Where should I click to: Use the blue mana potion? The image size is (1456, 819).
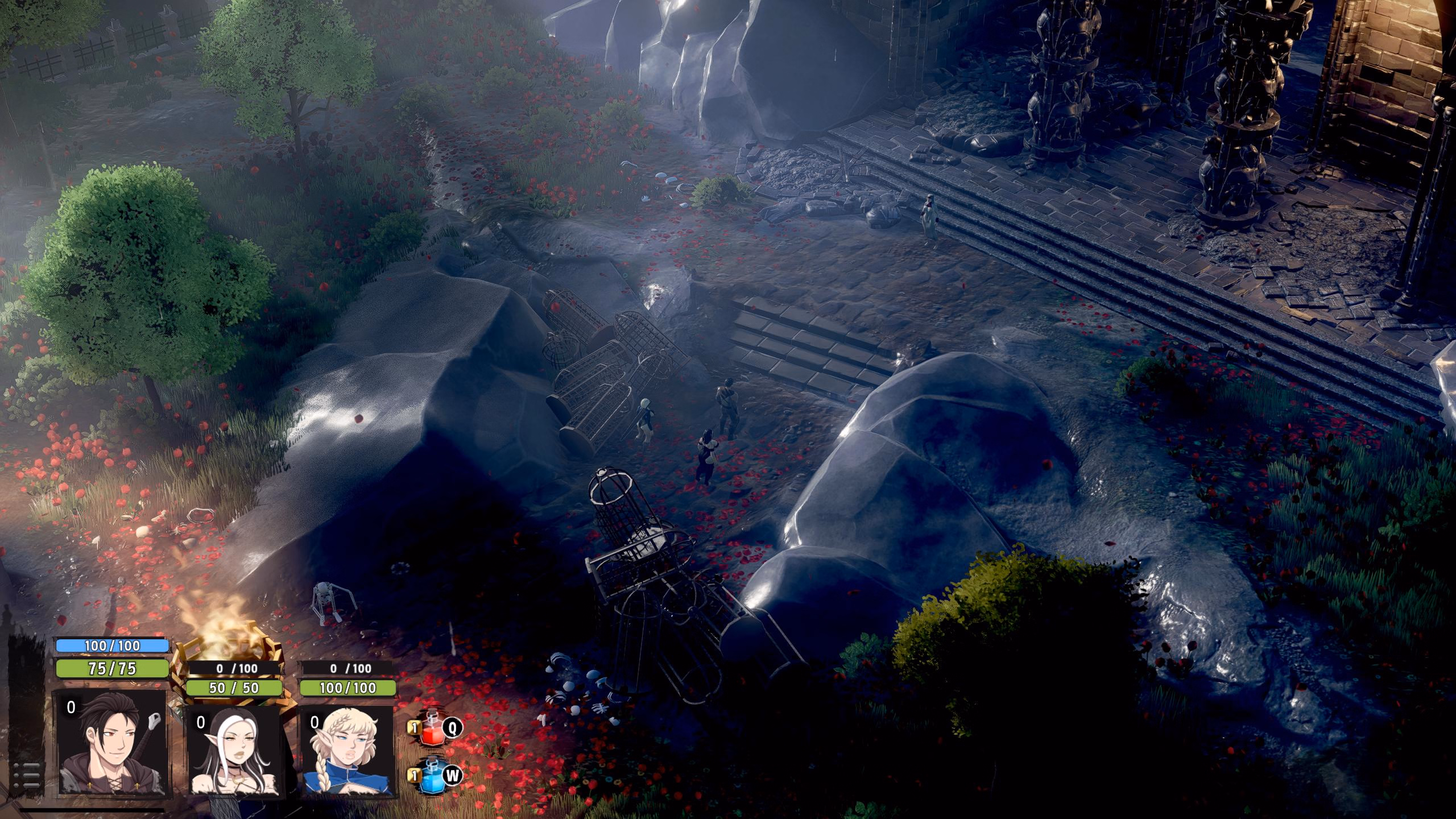click(x=431, y=775)
